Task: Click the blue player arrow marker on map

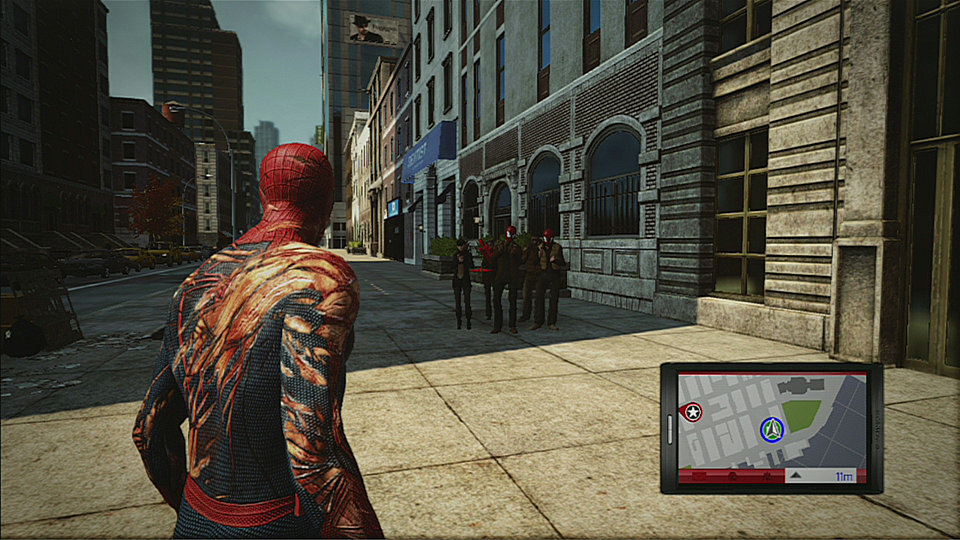Action: click(x=771, y=430)
